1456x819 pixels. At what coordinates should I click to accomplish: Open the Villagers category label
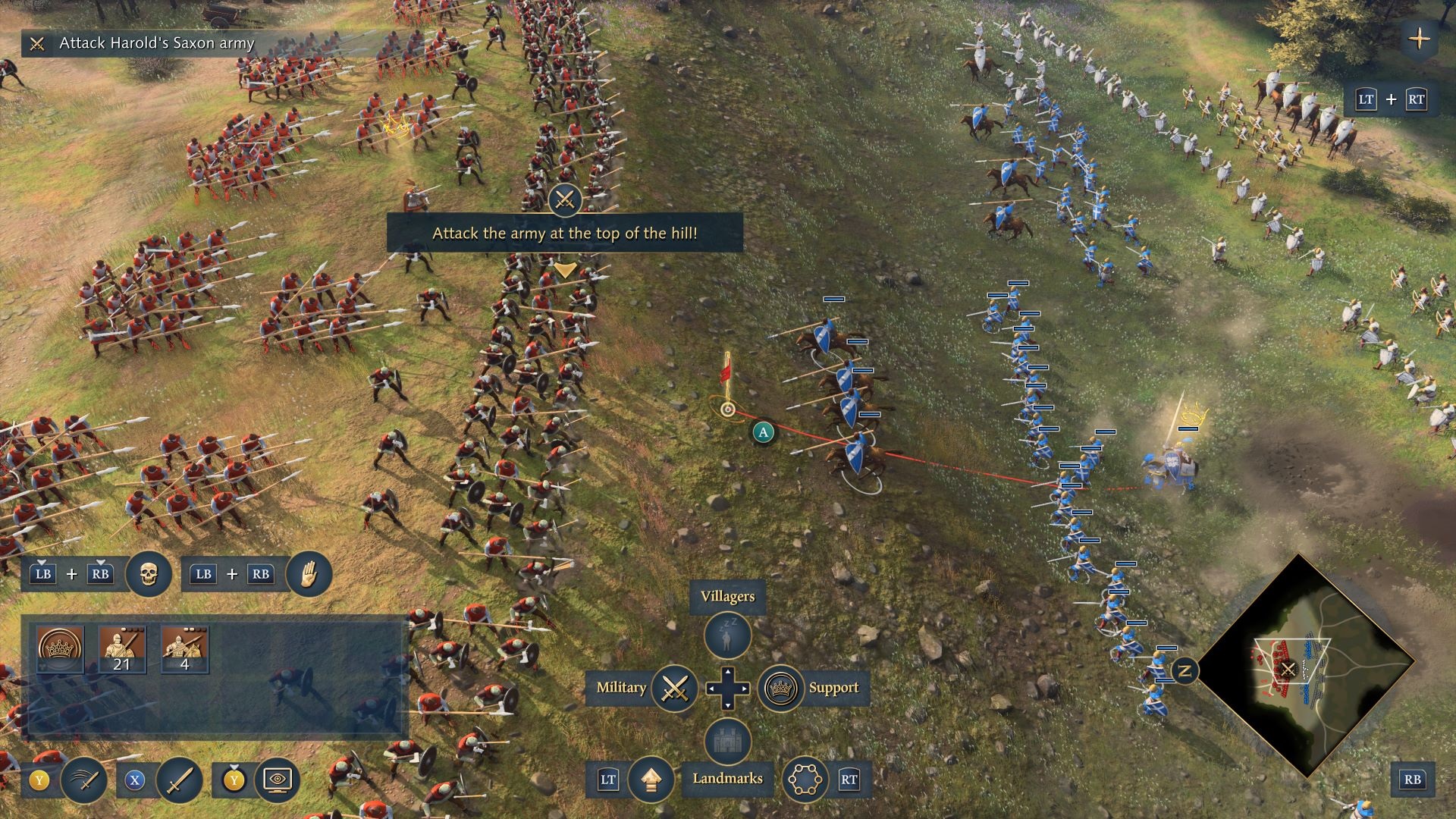coord(727,597)
